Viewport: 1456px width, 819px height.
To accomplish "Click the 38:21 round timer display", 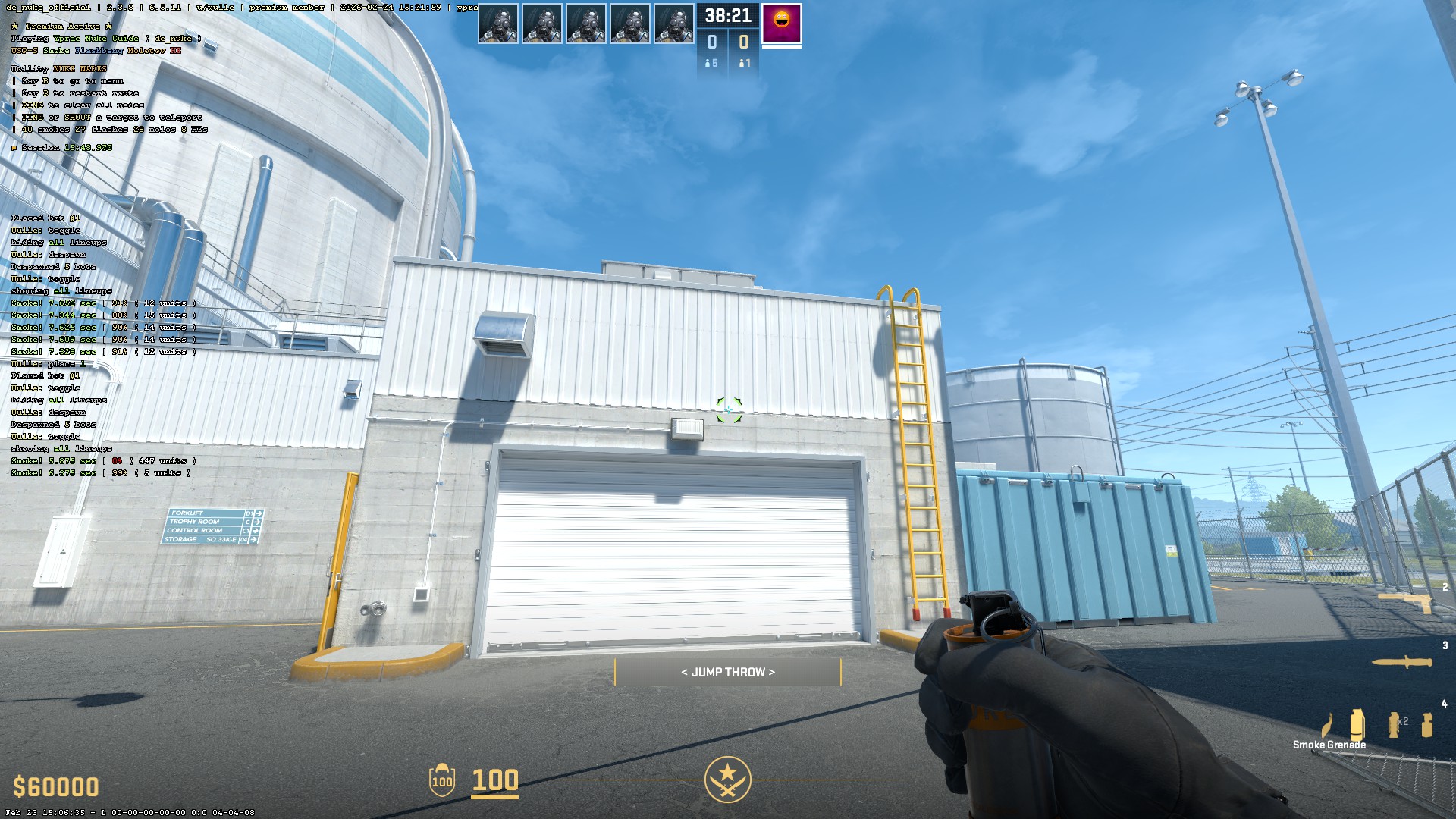I will pos(726,14).
